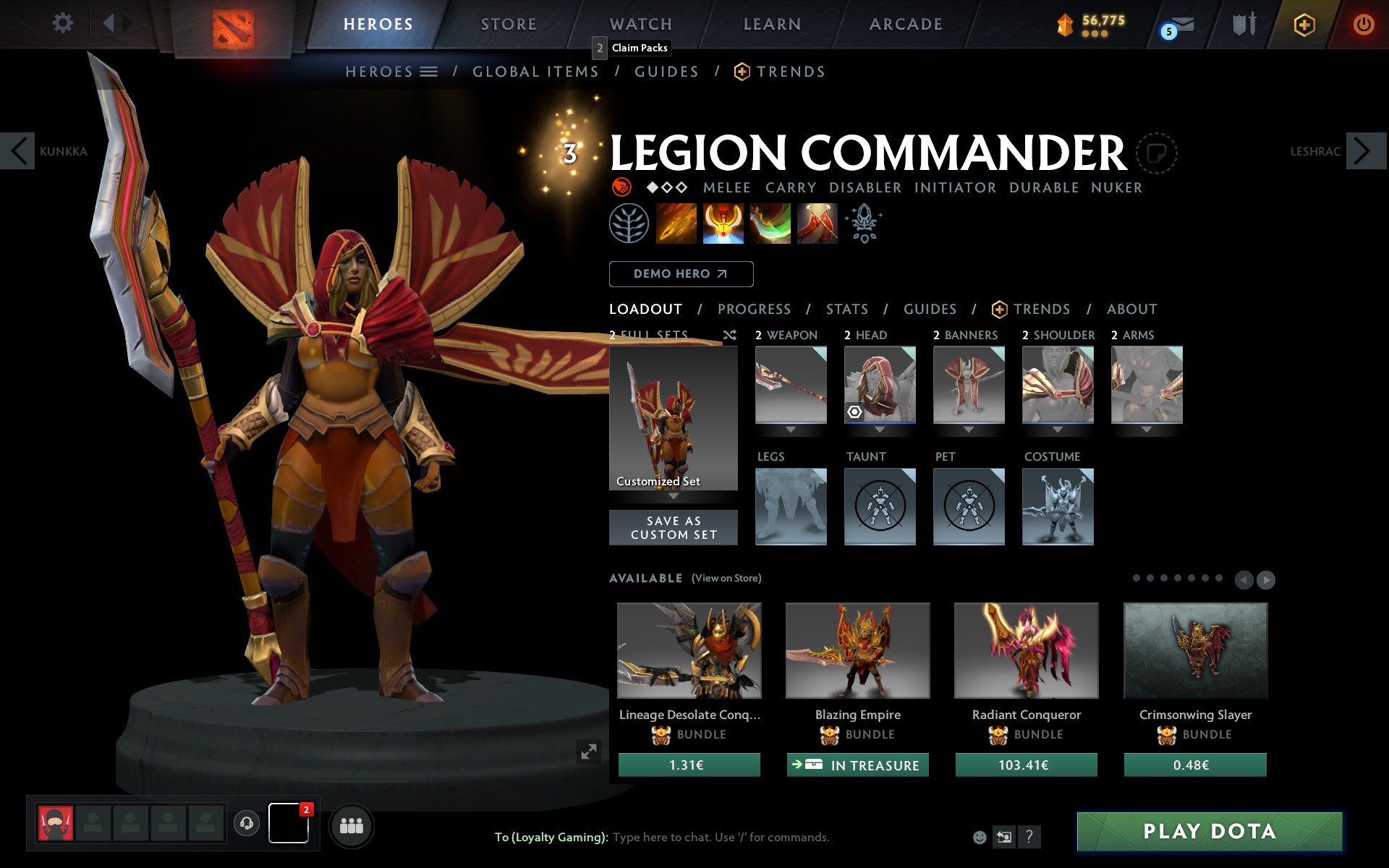Viewport: 1389px width, 868px height.
Task: Open the GLOBAL ITEMS menu item
Action: tap(535, 72)
